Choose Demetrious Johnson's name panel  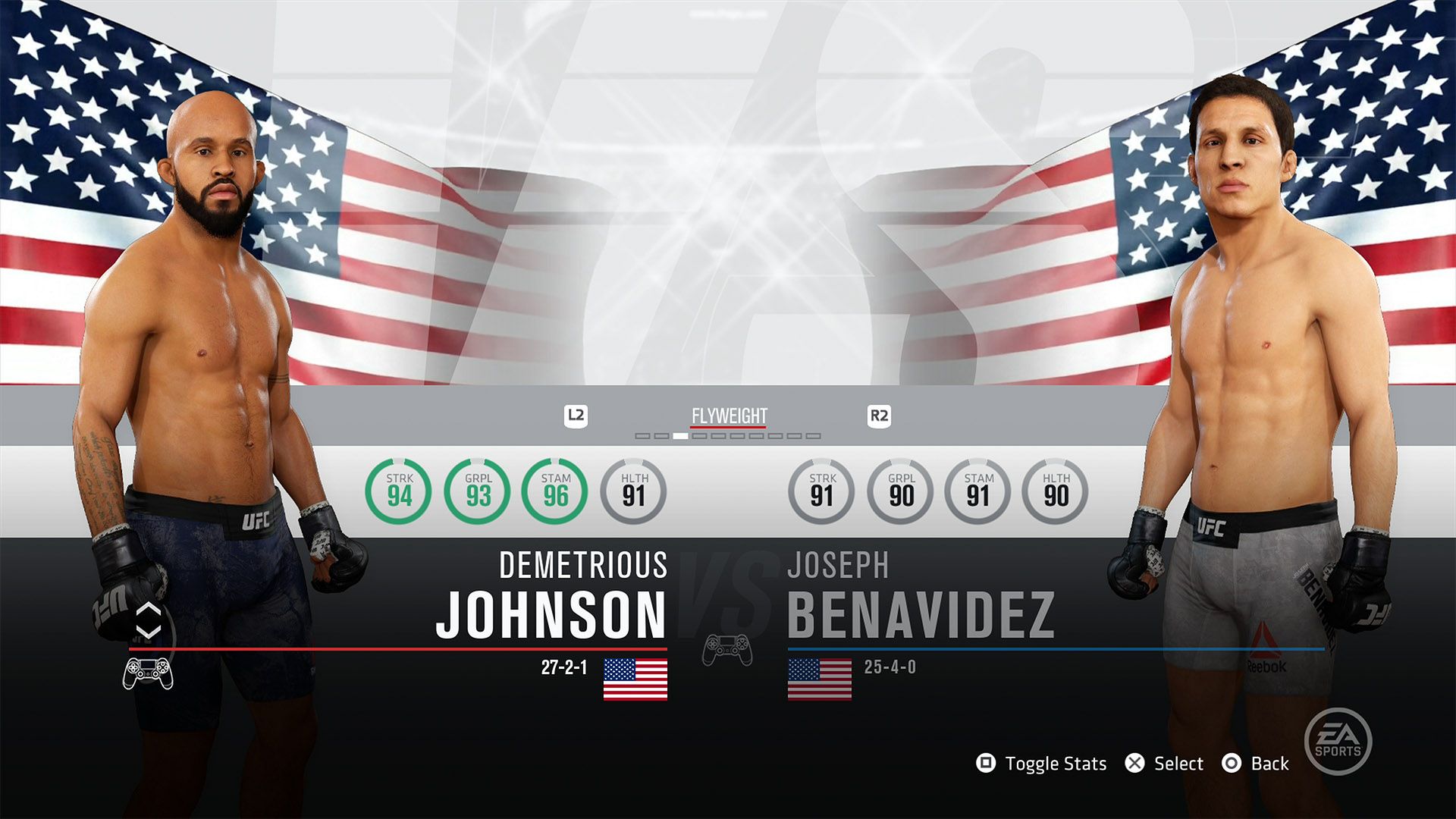[551, 599]
